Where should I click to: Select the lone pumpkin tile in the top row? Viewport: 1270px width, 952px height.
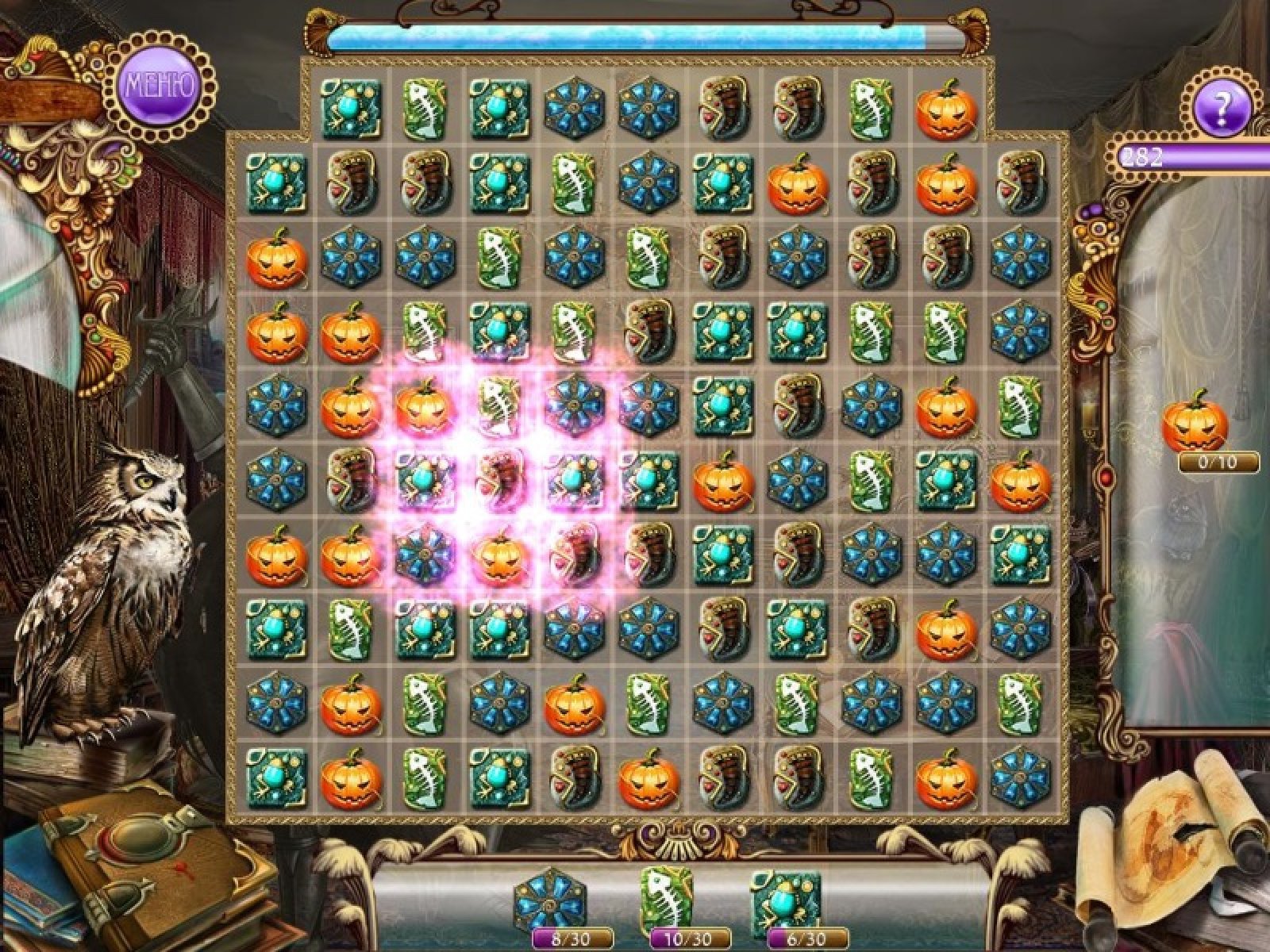pyautogui.click(x=946, y=109)
